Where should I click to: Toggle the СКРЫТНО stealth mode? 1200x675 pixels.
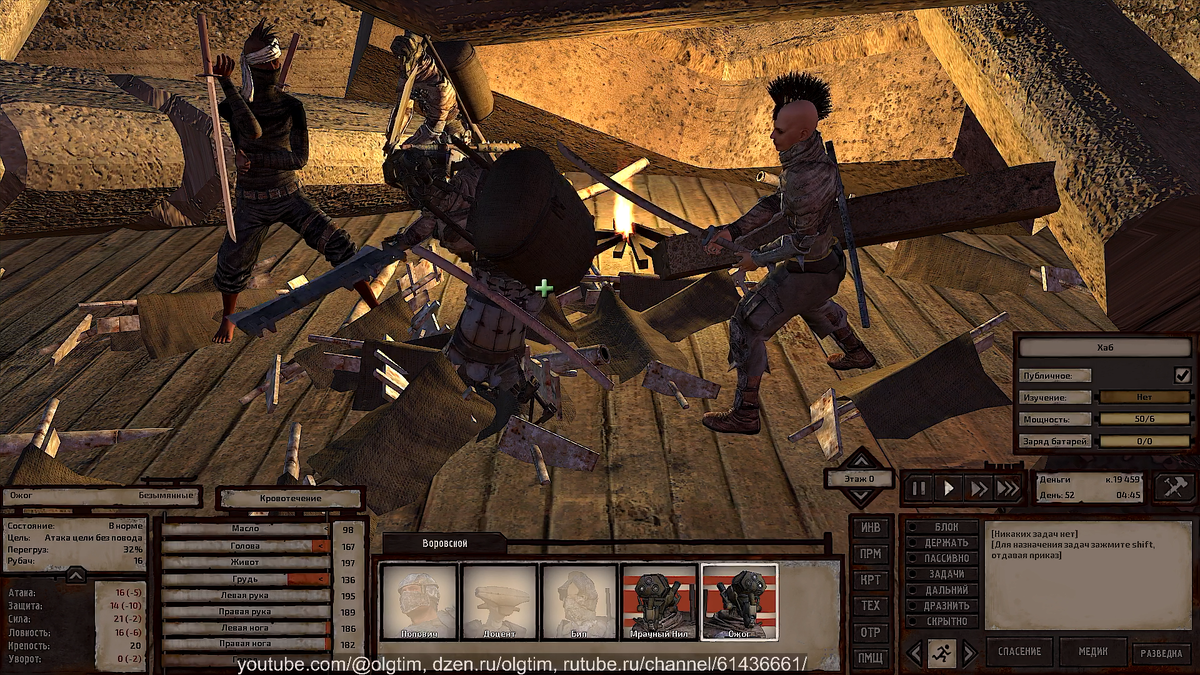941,621
